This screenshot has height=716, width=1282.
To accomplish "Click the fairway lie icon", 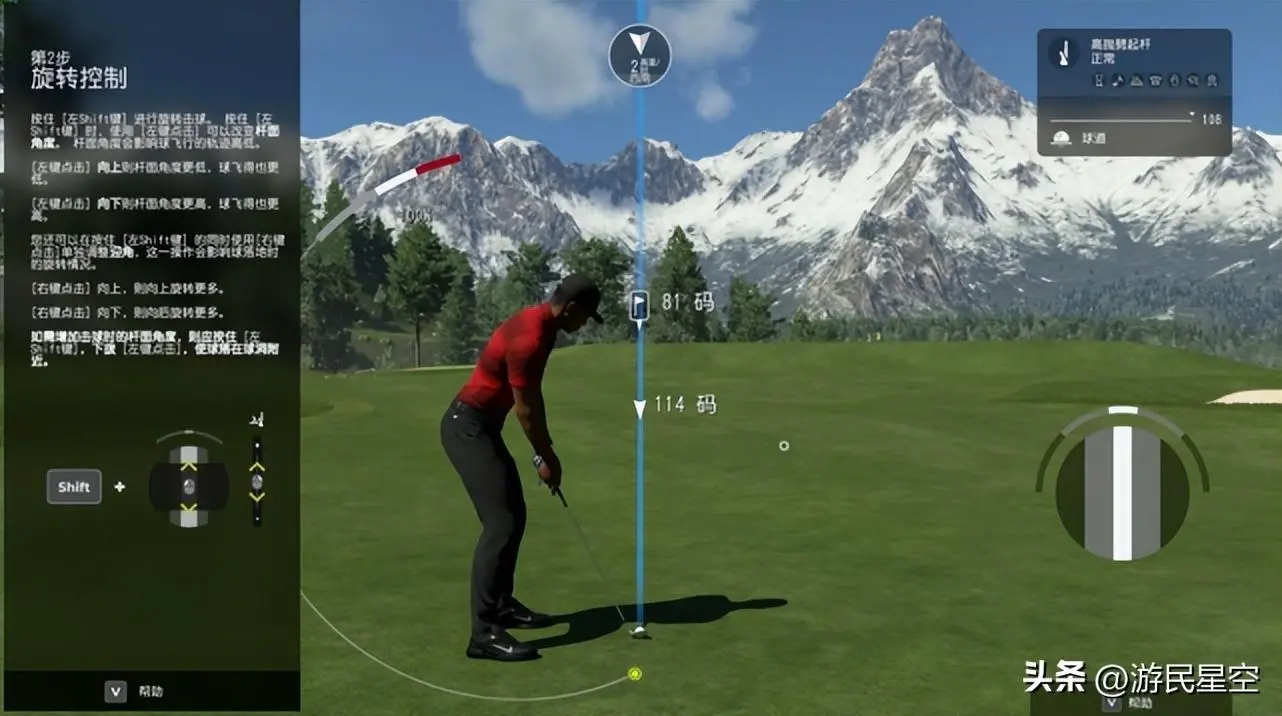I will (1062, 139).
